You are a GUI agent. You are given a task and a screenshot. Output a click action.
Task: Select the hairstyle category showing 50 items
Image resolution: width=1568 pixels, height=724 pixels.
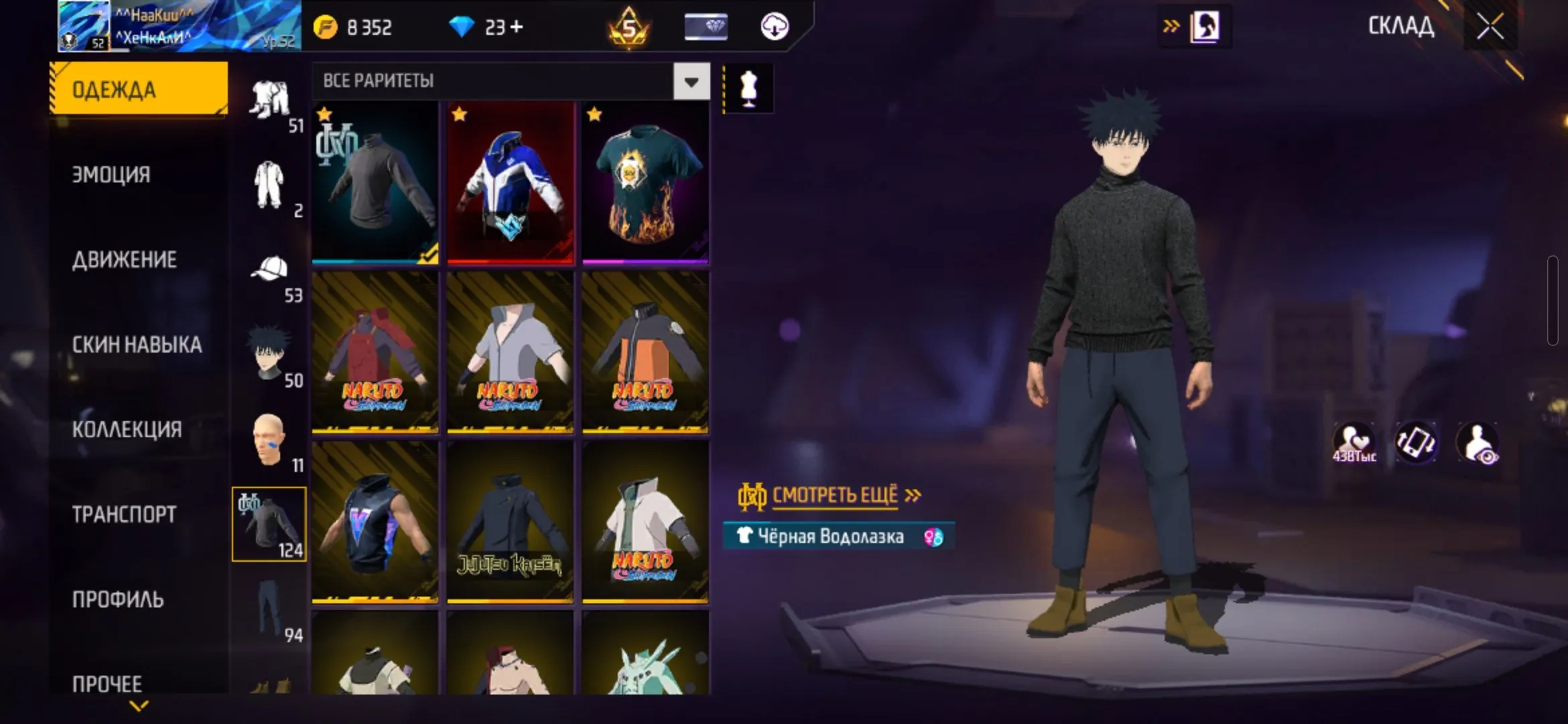point(269,352)
